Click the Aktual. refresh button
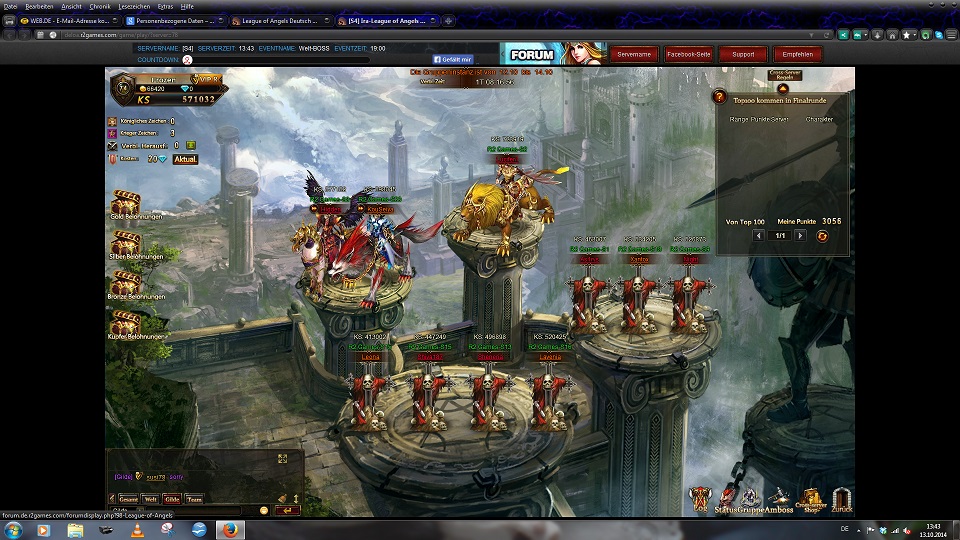Screen dimensions: 960x540 pos(185,159)
